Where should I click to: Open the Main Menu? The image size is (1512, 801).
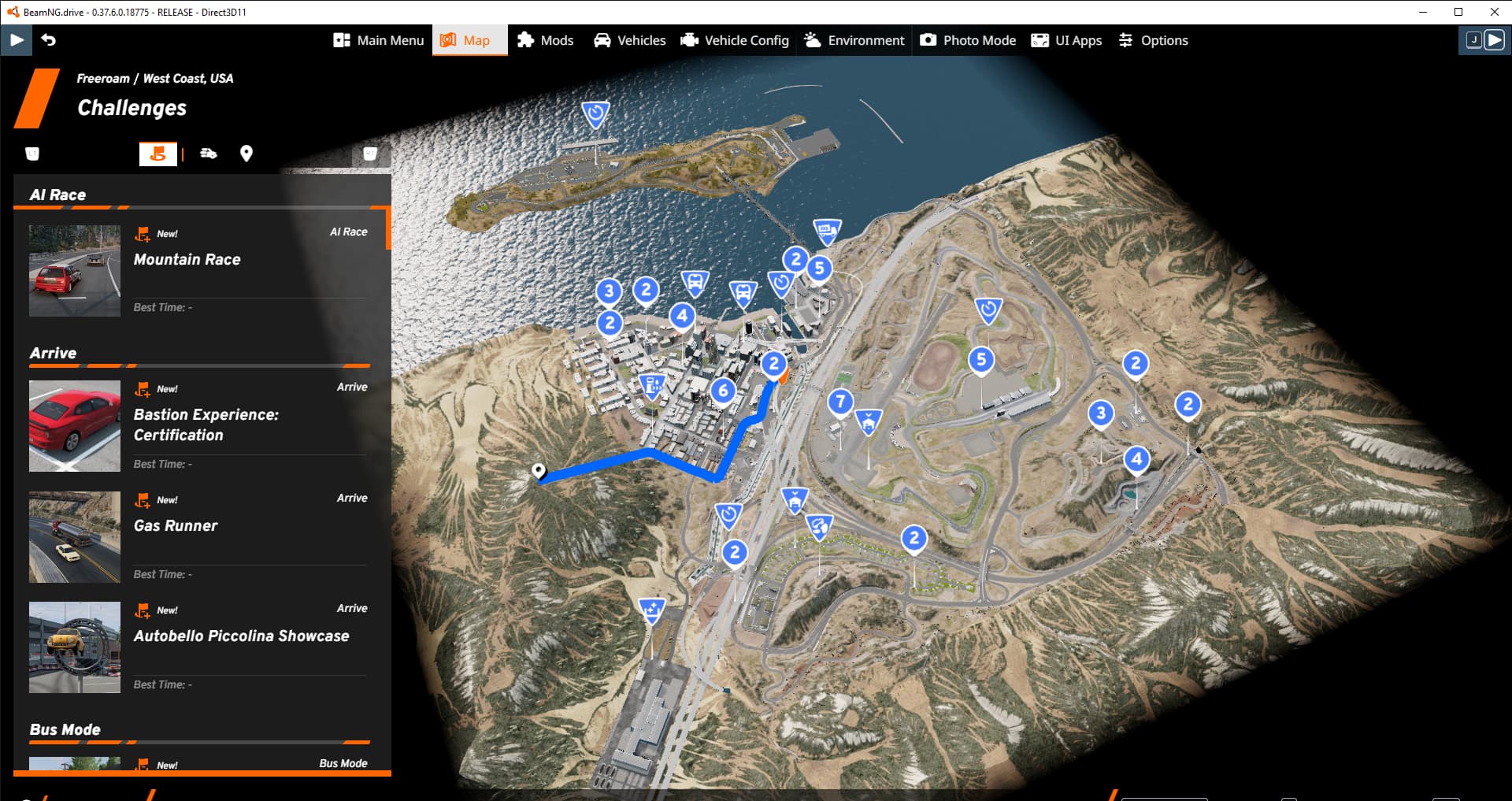tap(379, 40)
